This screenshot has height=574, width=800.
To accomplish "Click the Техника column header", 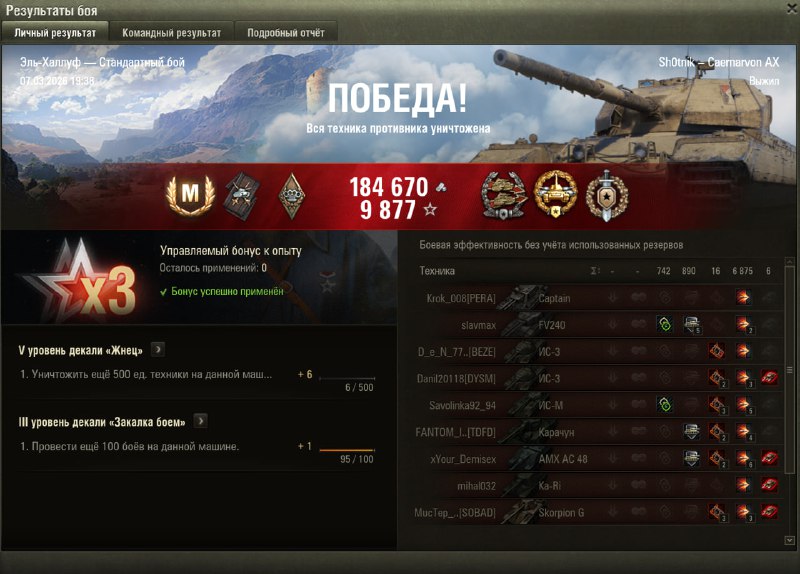I will pyautogui.click(x=437, y=270).
